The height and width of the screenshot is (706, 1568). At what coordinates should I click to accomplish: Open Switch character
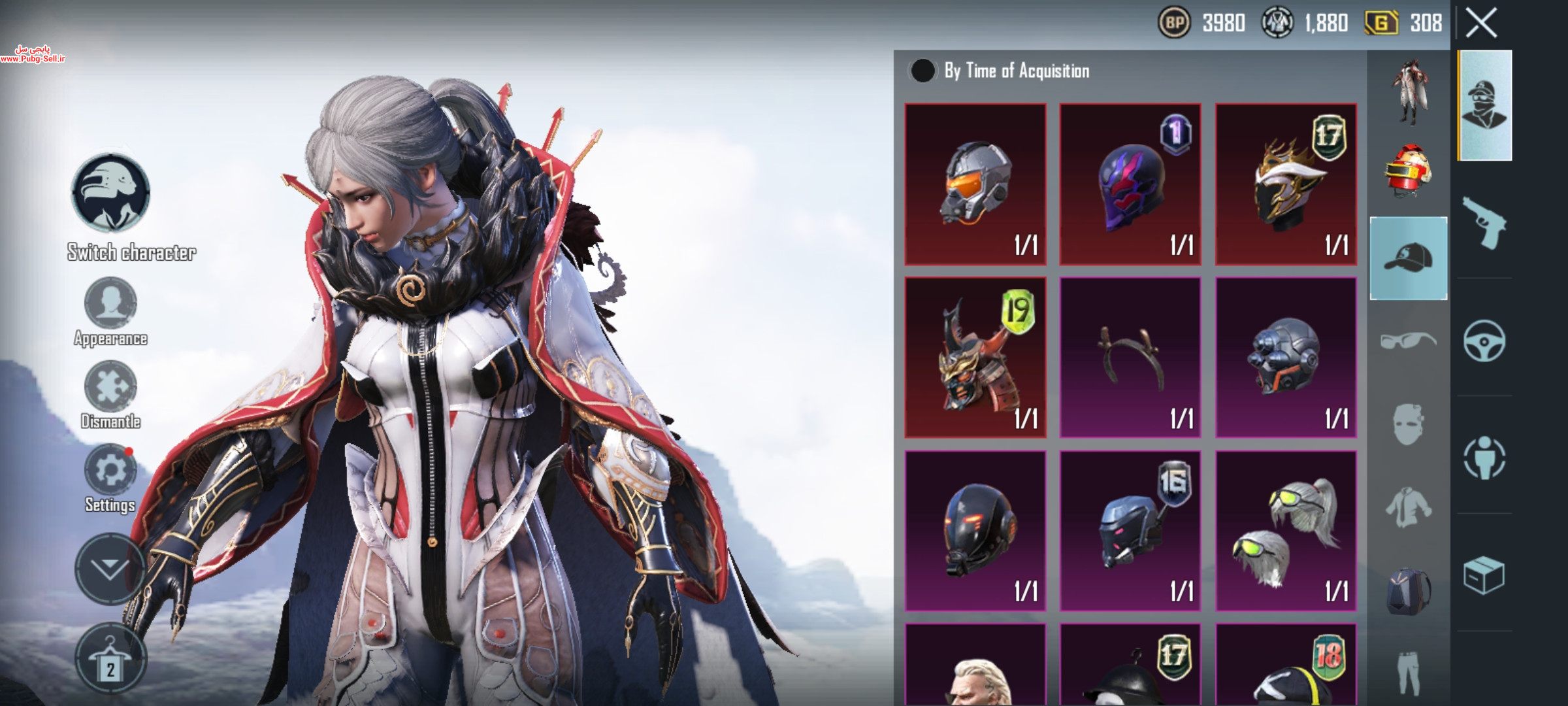pyautogui.click(x=110, y=193)
